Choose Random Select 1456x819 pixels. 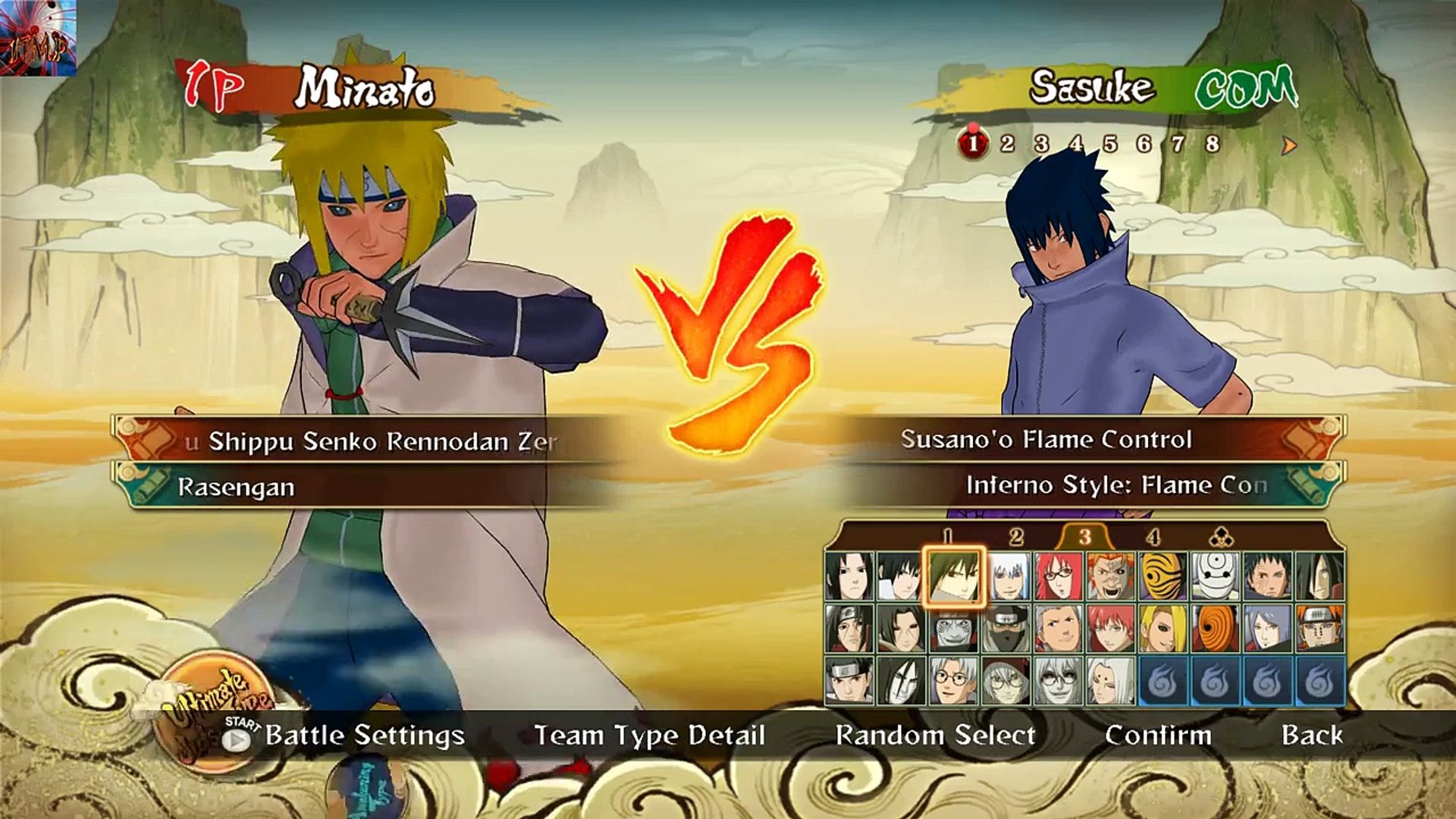click(935, 735)
